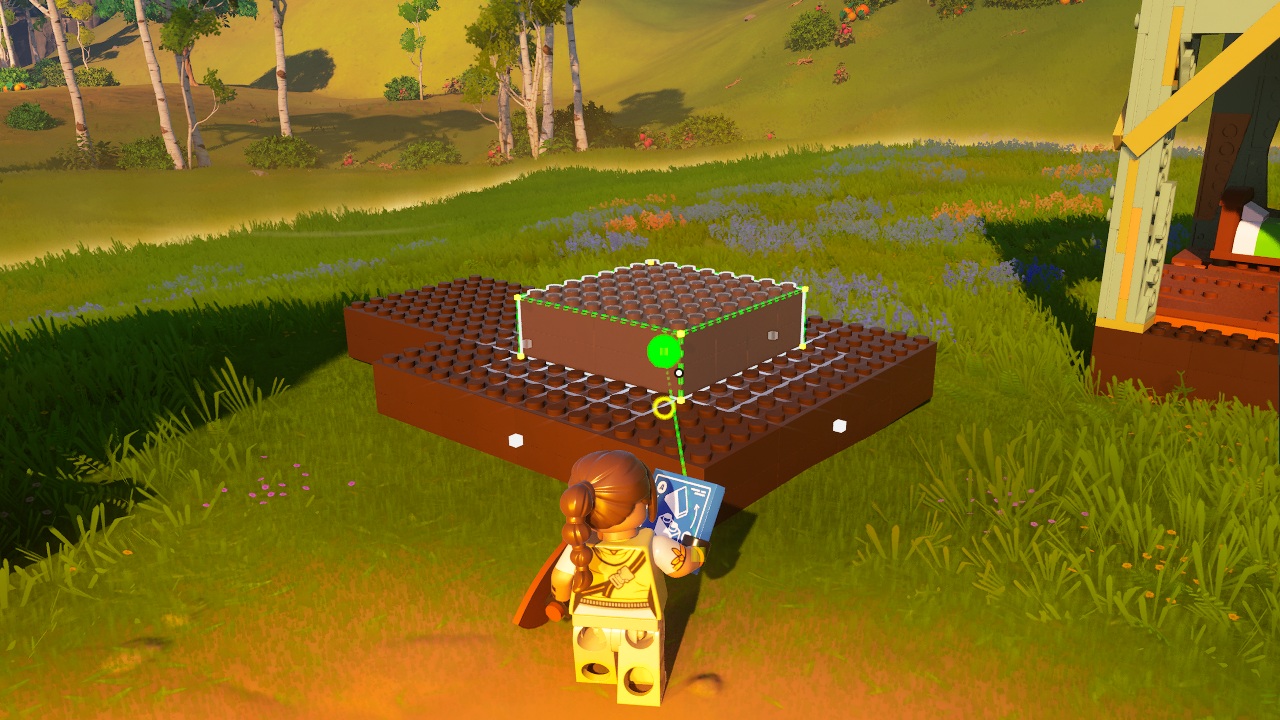The image size is (1280, 720).
Task: Toggle the right yellow corner handle of the selection
Action: [804, 288]
